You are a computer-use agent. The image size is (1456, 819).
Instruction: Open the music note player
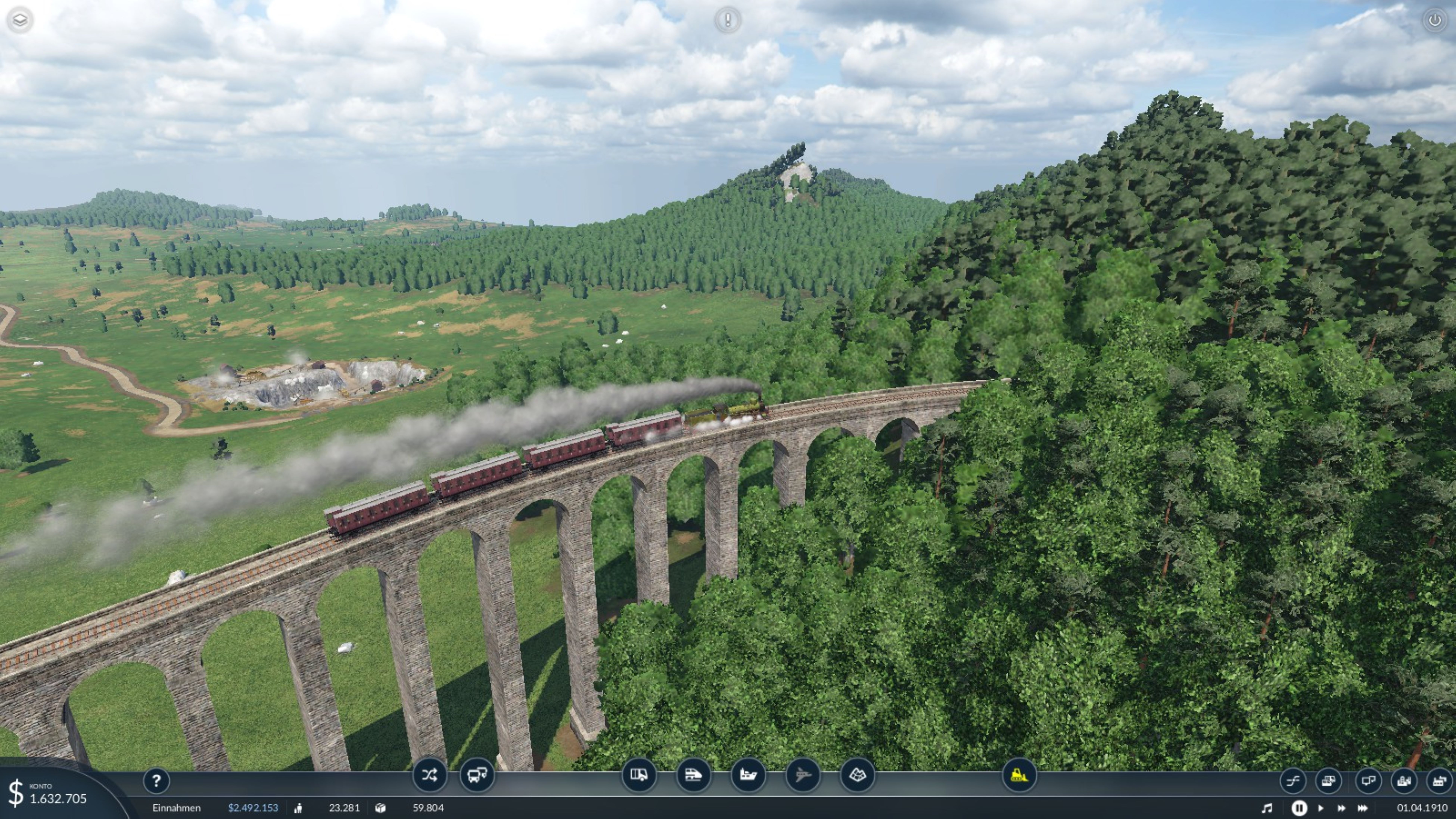1267,808
